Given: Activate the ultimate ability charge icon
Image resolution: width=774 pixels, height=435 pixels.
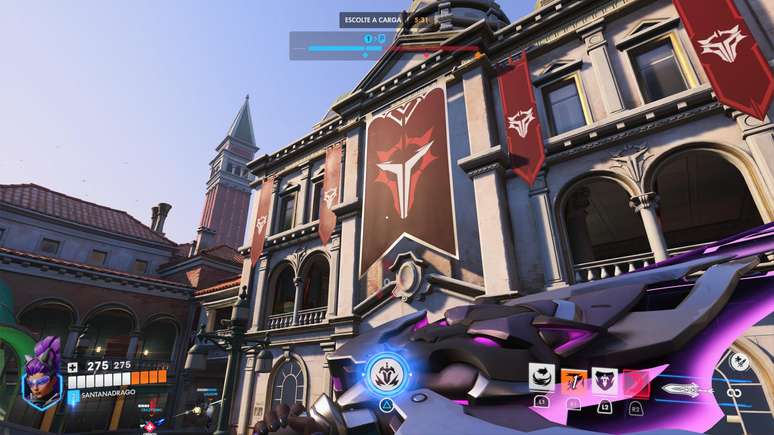Looking at the screenshot, I should [384, 374].
